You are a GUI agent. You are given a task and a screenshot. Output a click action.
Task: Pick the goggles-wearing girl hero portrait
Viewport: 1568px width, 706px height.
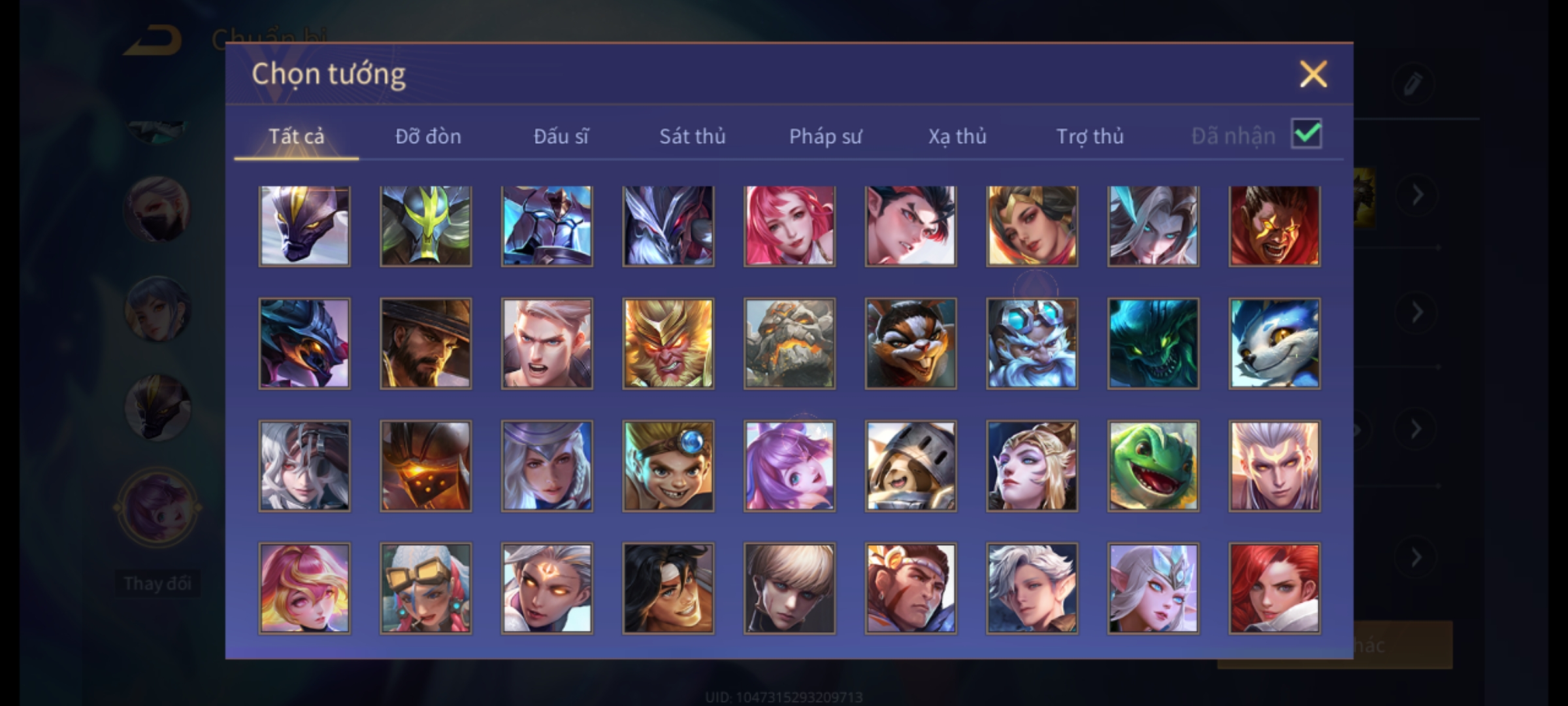tap(425, 588)
